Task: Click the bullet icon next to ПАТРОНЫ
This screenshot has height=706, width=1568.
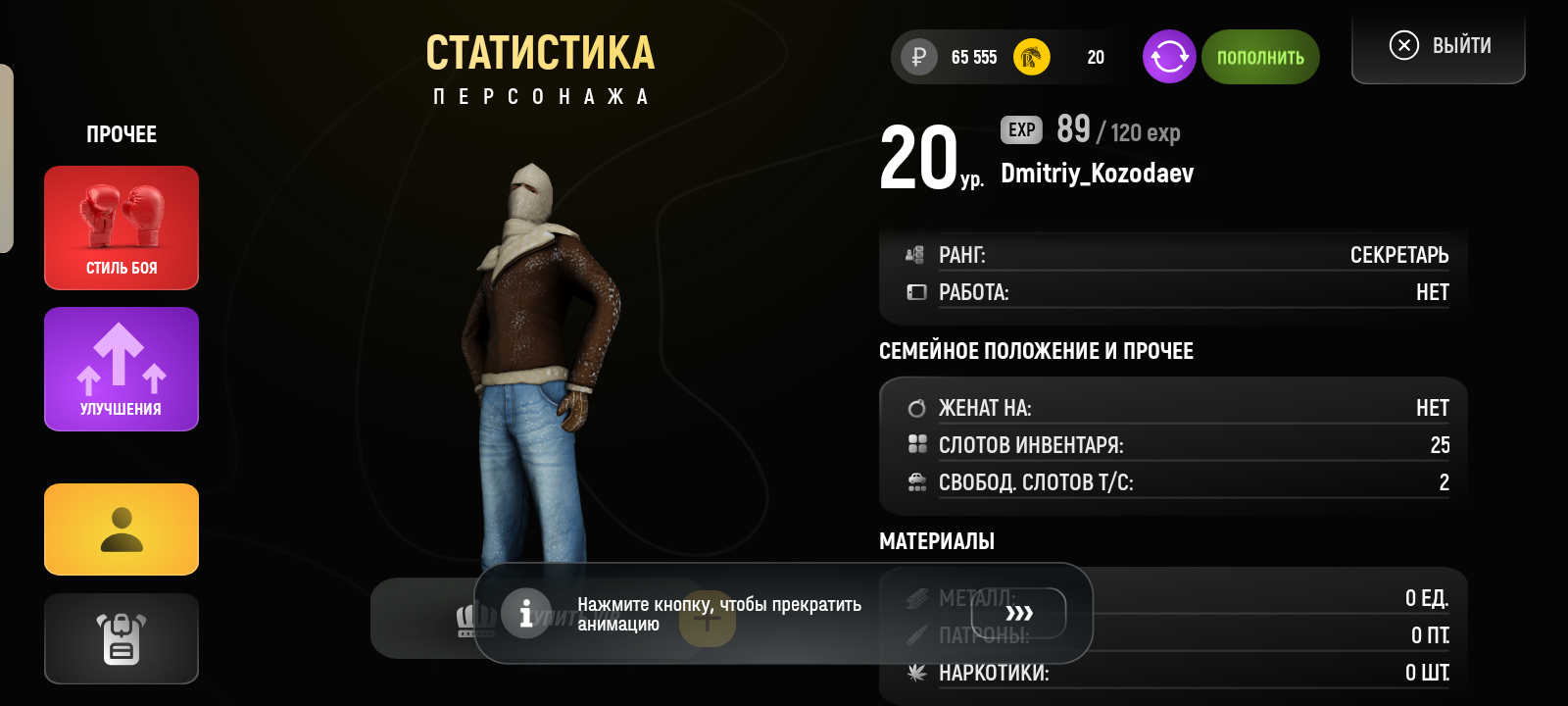Action: point(917,635)
